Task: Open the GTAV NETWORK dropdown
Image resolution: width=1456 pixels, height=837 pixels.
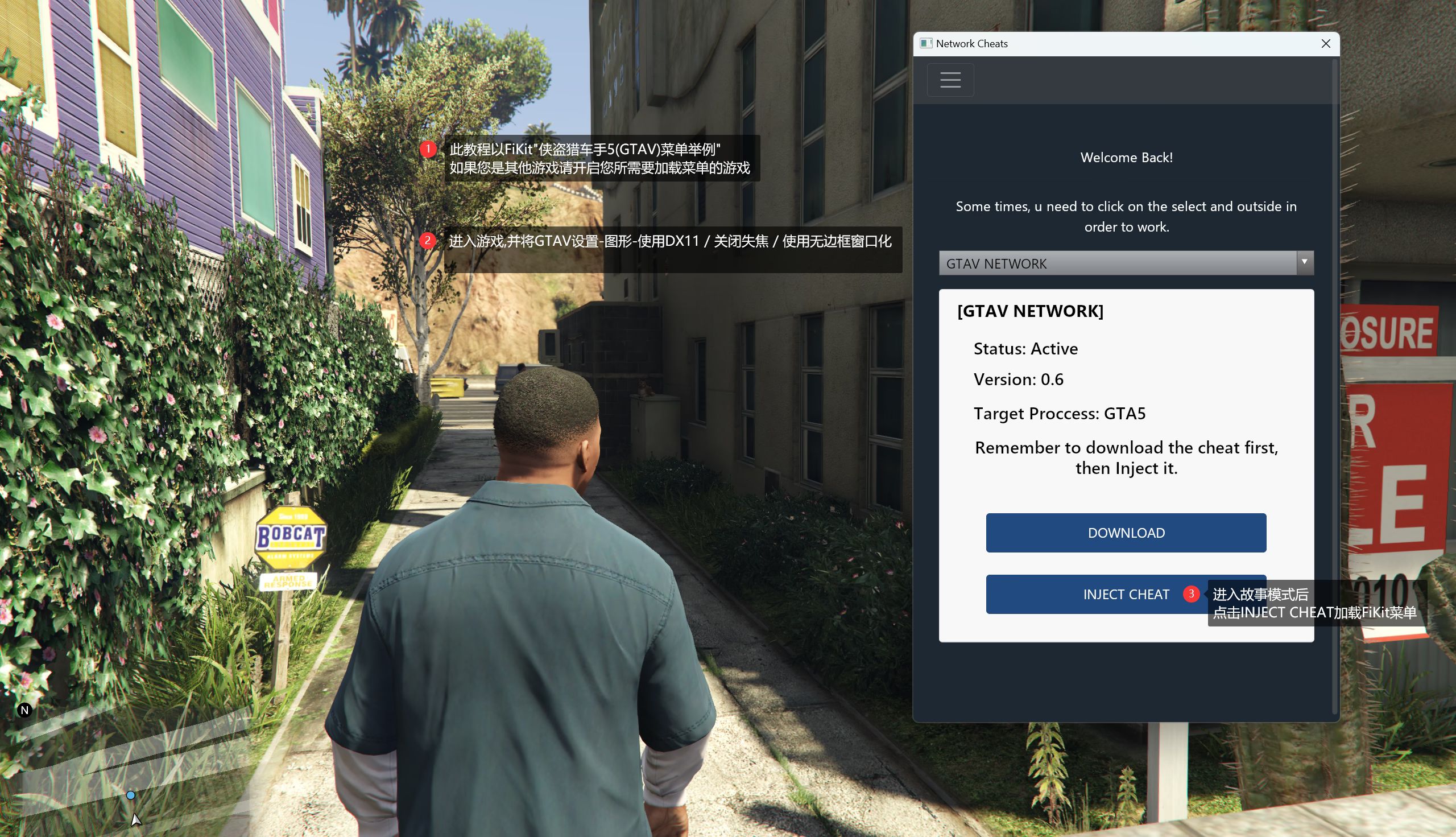Action: (x=1126, y=263)
